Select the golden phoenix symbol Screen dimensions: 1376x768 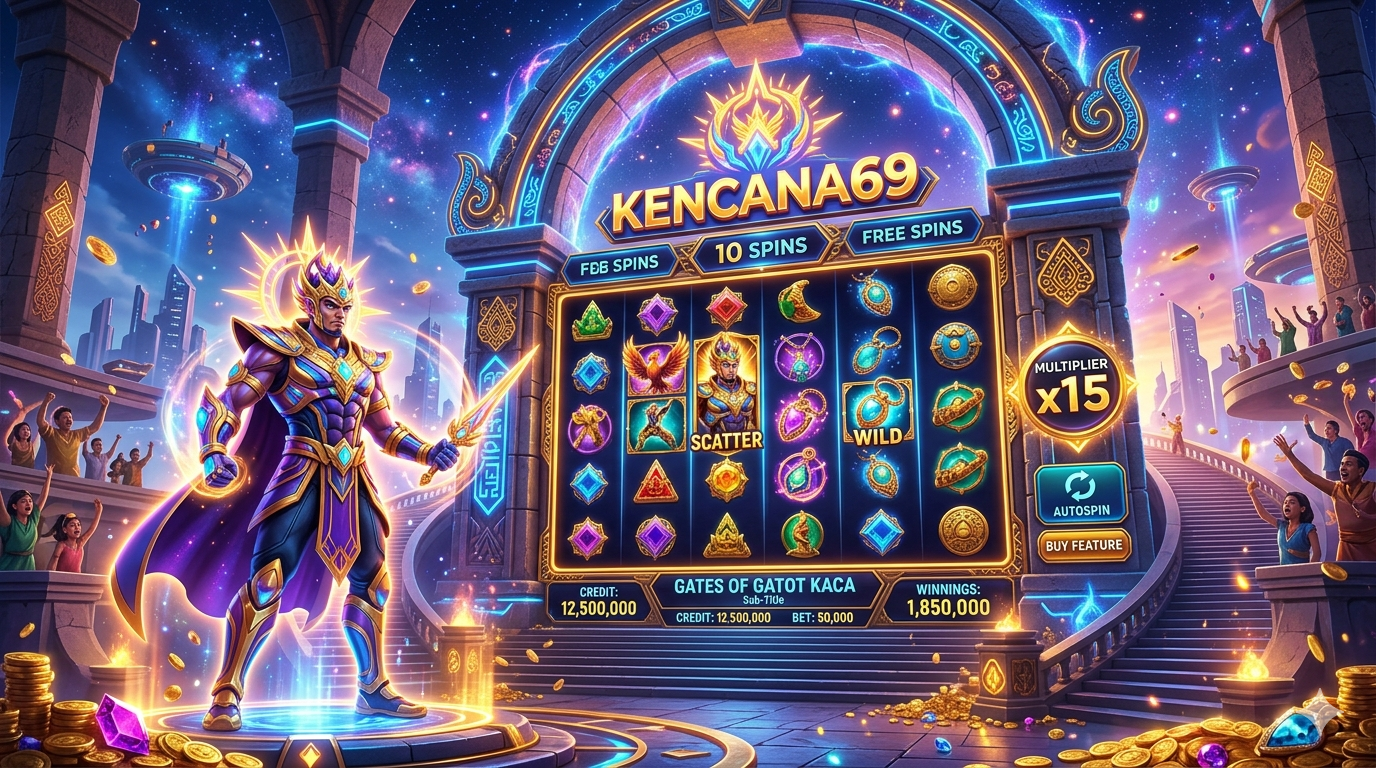click(x=656, y=364)
